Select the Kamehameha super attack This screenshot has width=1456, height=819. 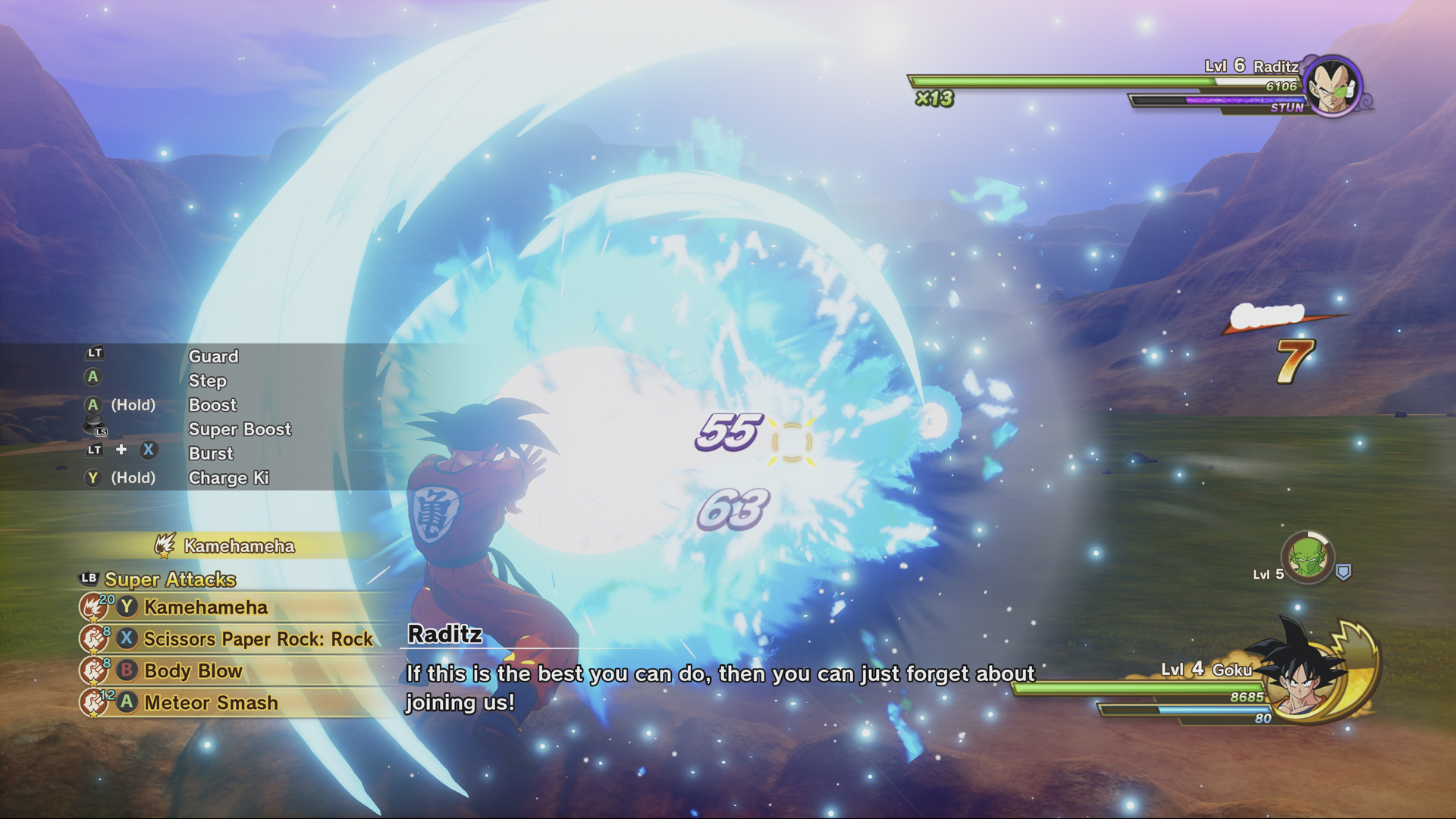point(206,607)
